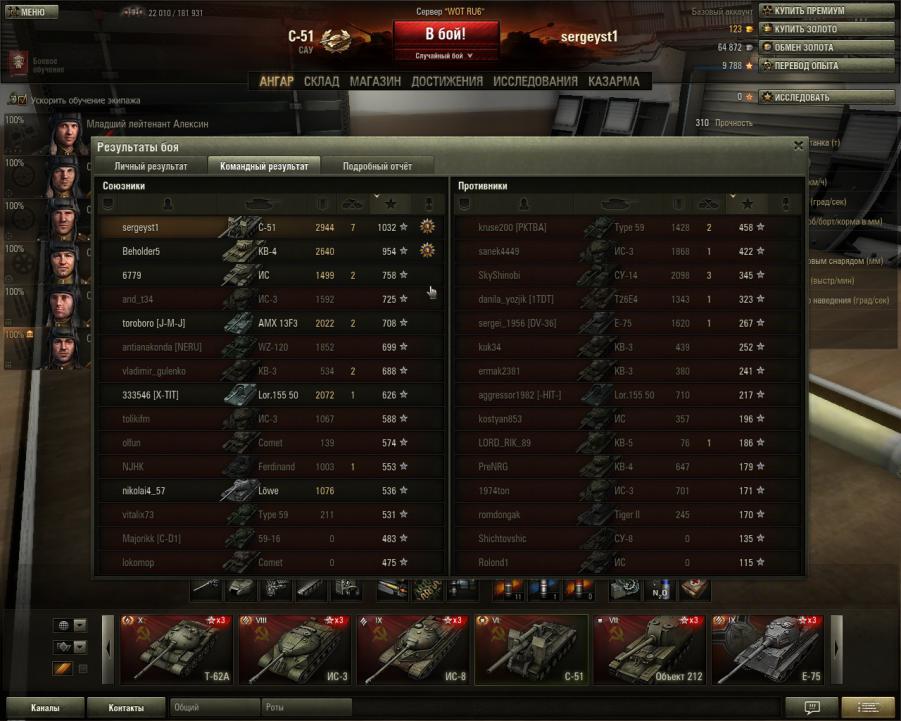Choose the Объект 212 tank card

tap(650, 647)
